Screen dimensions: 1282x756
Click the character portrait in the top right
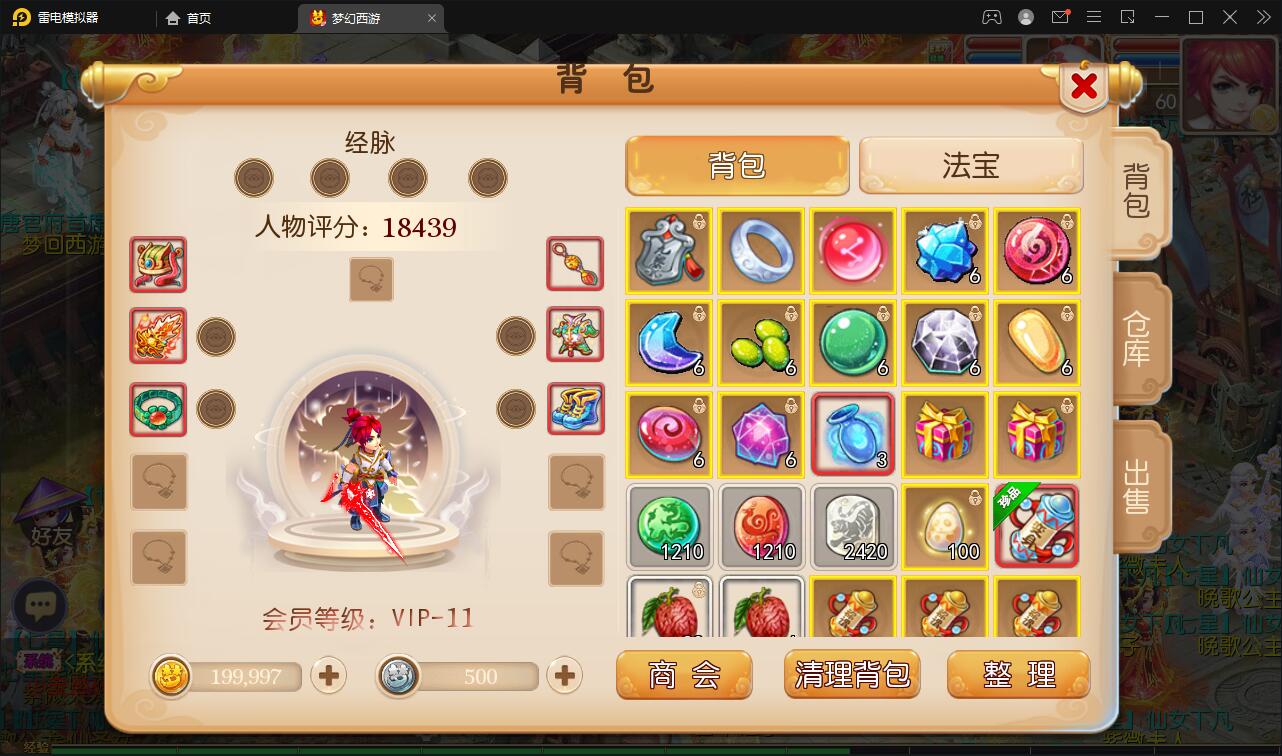click(x=1228, y=85)
